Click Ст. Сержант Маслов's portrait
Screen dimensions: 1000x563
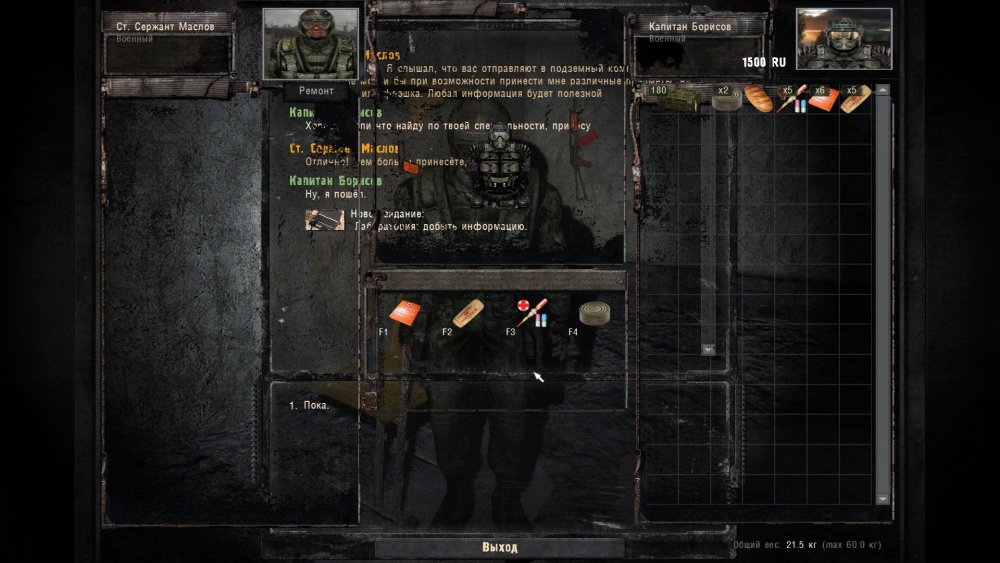point(310,43)
